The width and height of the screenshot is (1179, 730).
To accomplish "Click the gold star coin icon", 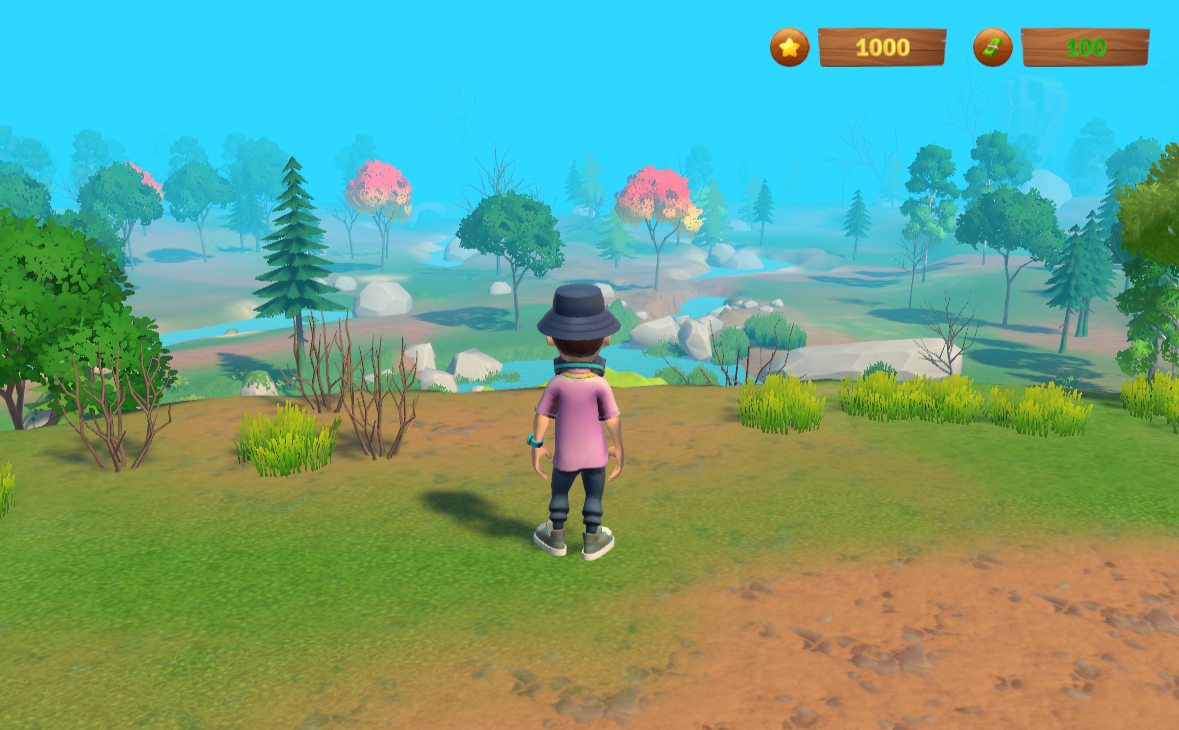I will (x=789, y=47).
